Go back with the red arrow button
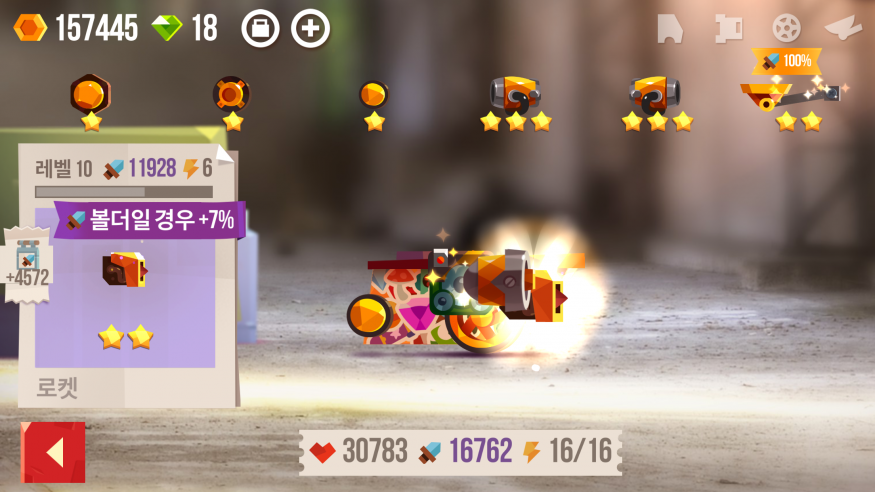 click(x=53, y=452)
